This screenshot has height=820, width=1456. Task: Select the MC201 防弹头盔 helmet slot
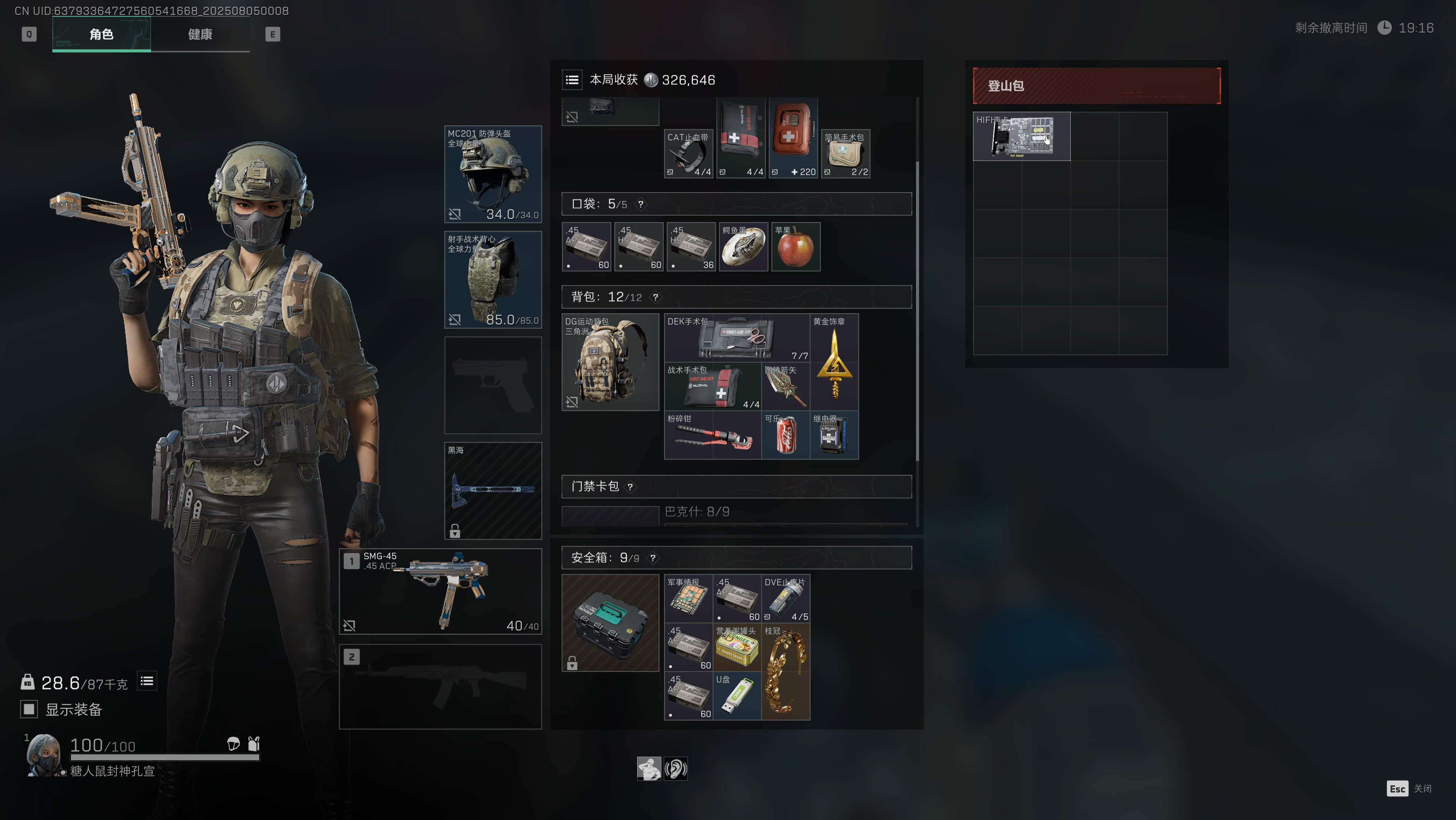coord(493,174)
